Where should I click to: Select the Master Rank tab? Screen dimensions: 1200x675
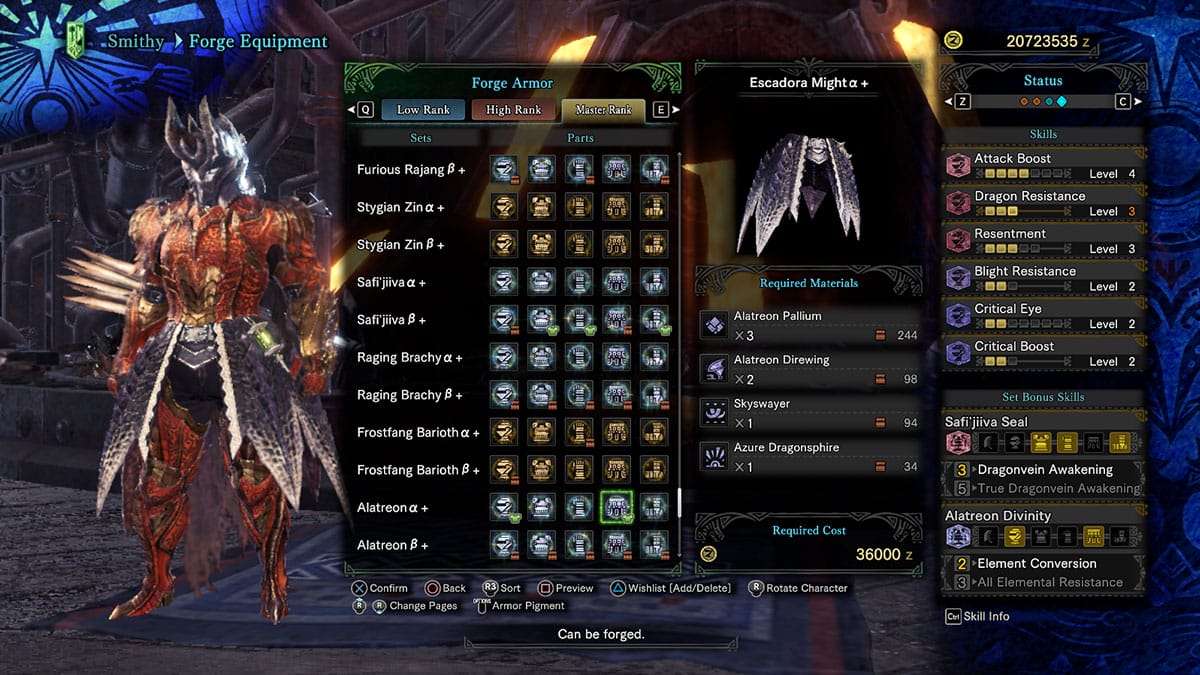coord(603,109)
